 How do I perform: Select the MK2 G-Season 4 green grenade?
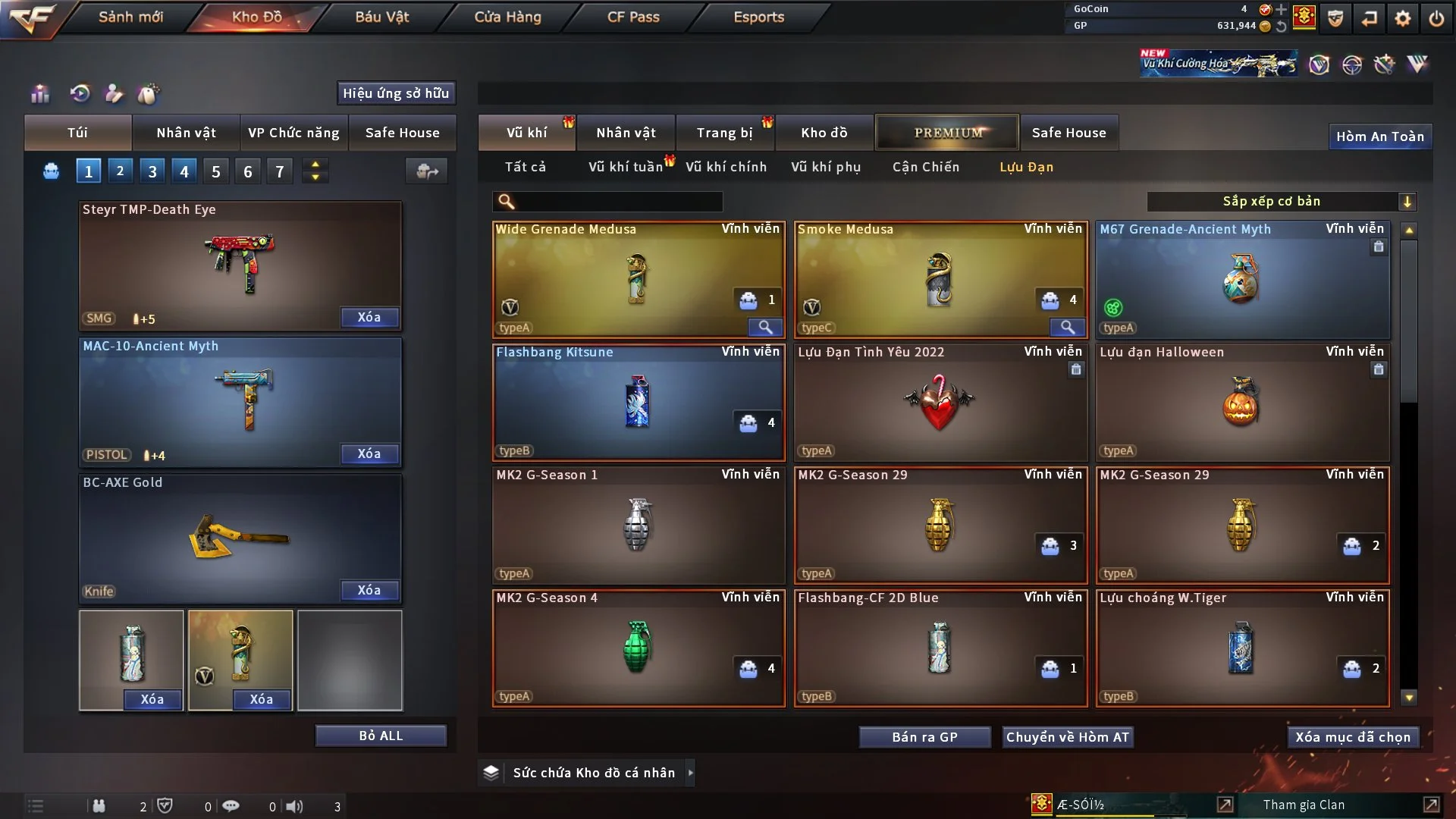638,648
